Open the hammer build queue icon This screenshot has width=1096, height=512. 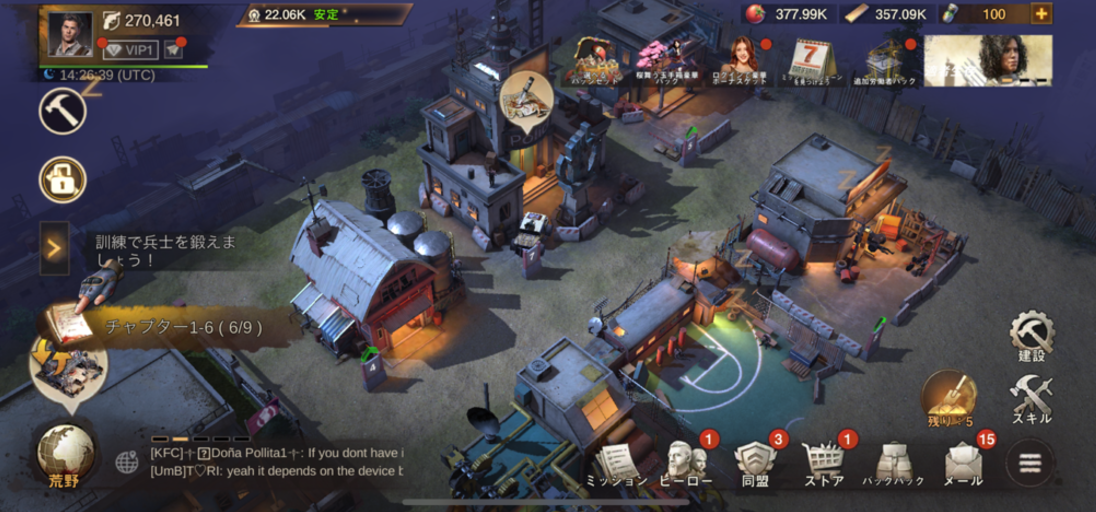pyautogui.click(x=62, y=111)
